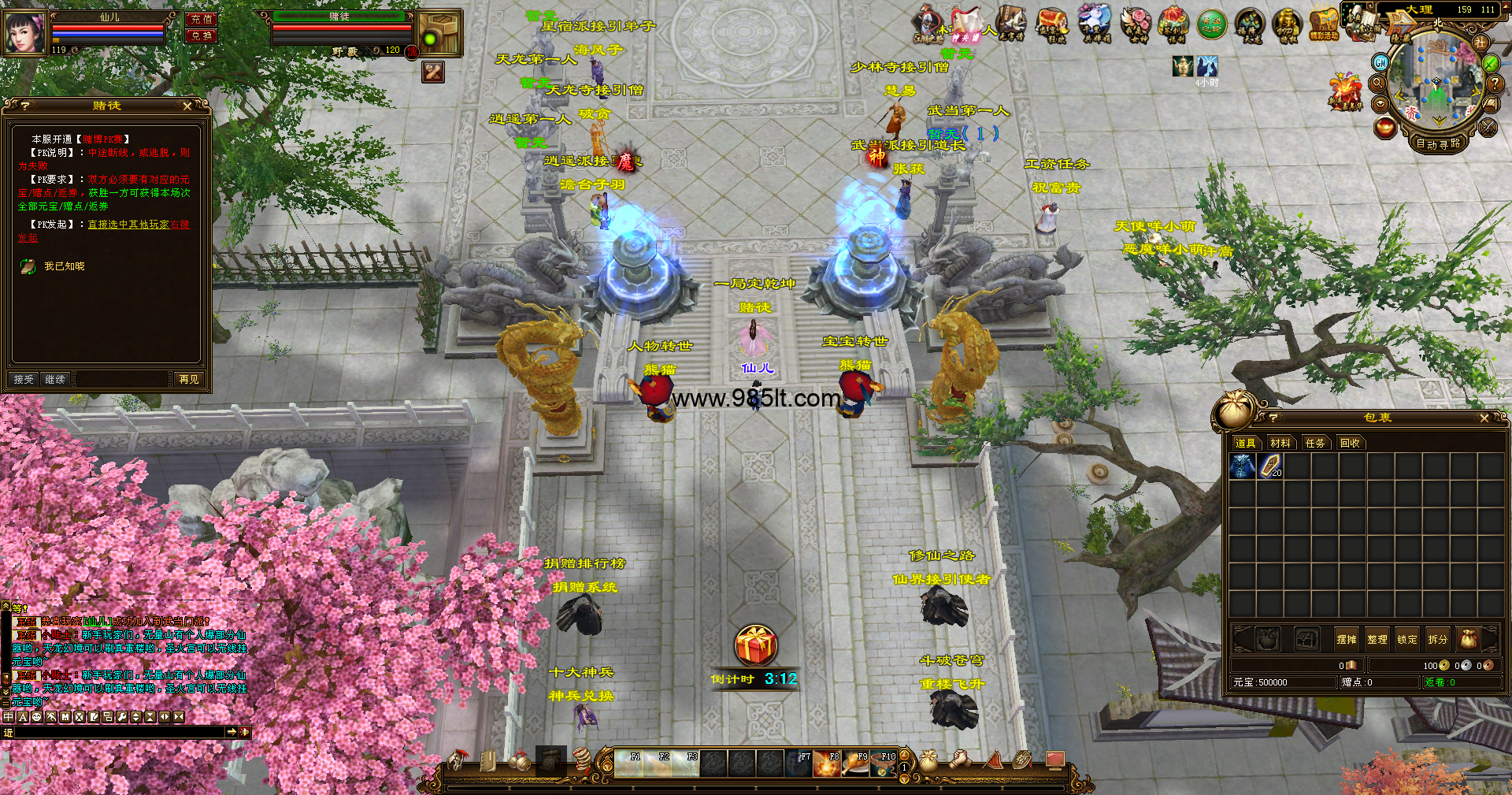Open the GM button beside the minimap
Viewport: 1512px width, 795px height.
point(1380,62)
